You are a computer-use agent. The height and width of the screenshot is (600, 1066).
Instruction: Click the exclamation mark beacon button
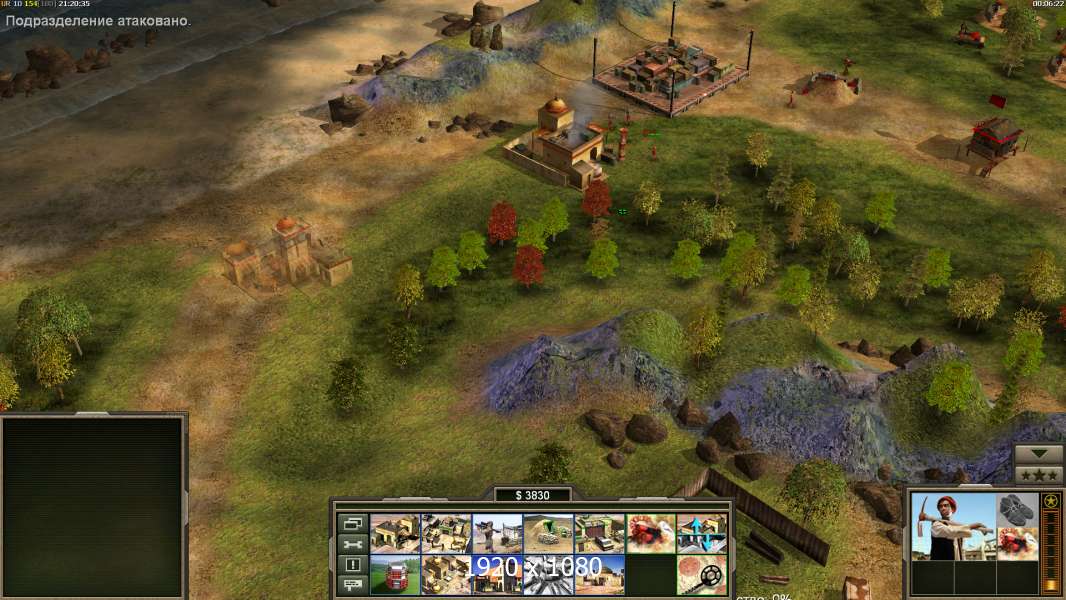point(352,565)
